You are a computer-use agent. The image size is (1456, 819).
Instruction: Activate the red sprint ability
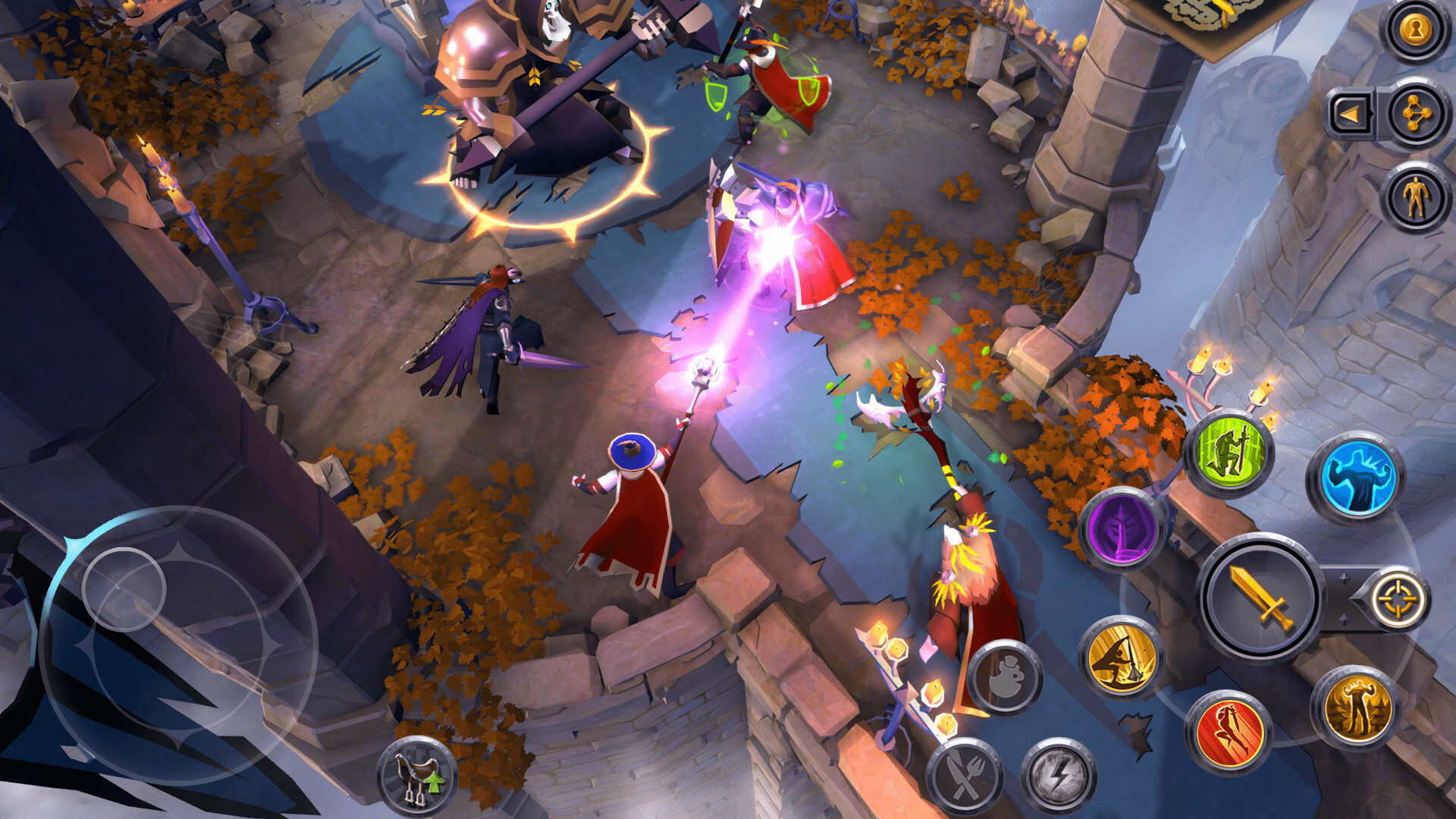coord(1231,730)
